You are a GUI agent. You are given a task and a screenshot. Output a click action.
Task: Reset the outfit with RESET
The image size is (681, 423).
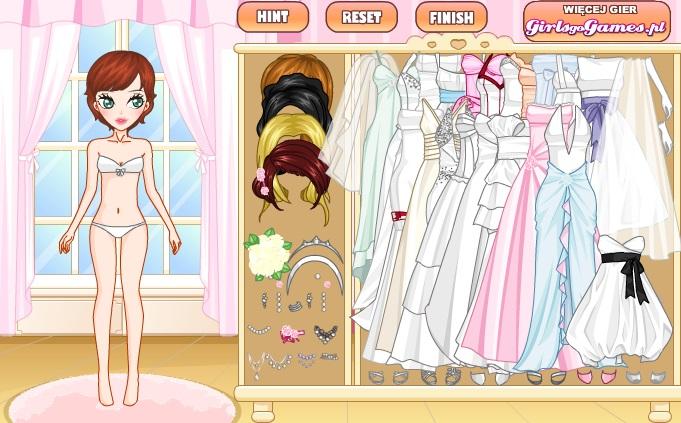(x=361, y=17)
